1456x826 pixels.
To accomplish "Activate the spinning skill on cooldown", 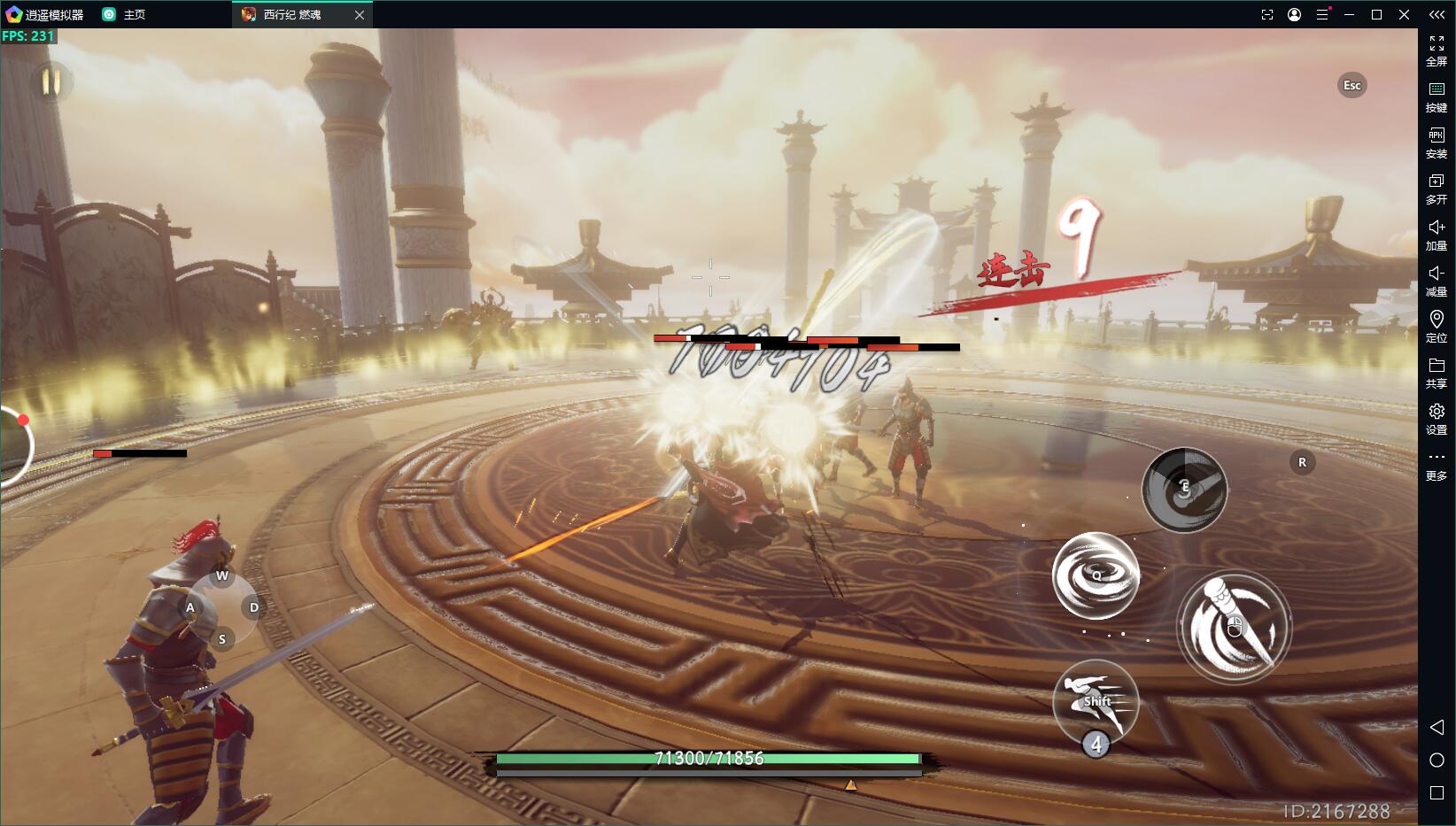I will pos(1184,489).
